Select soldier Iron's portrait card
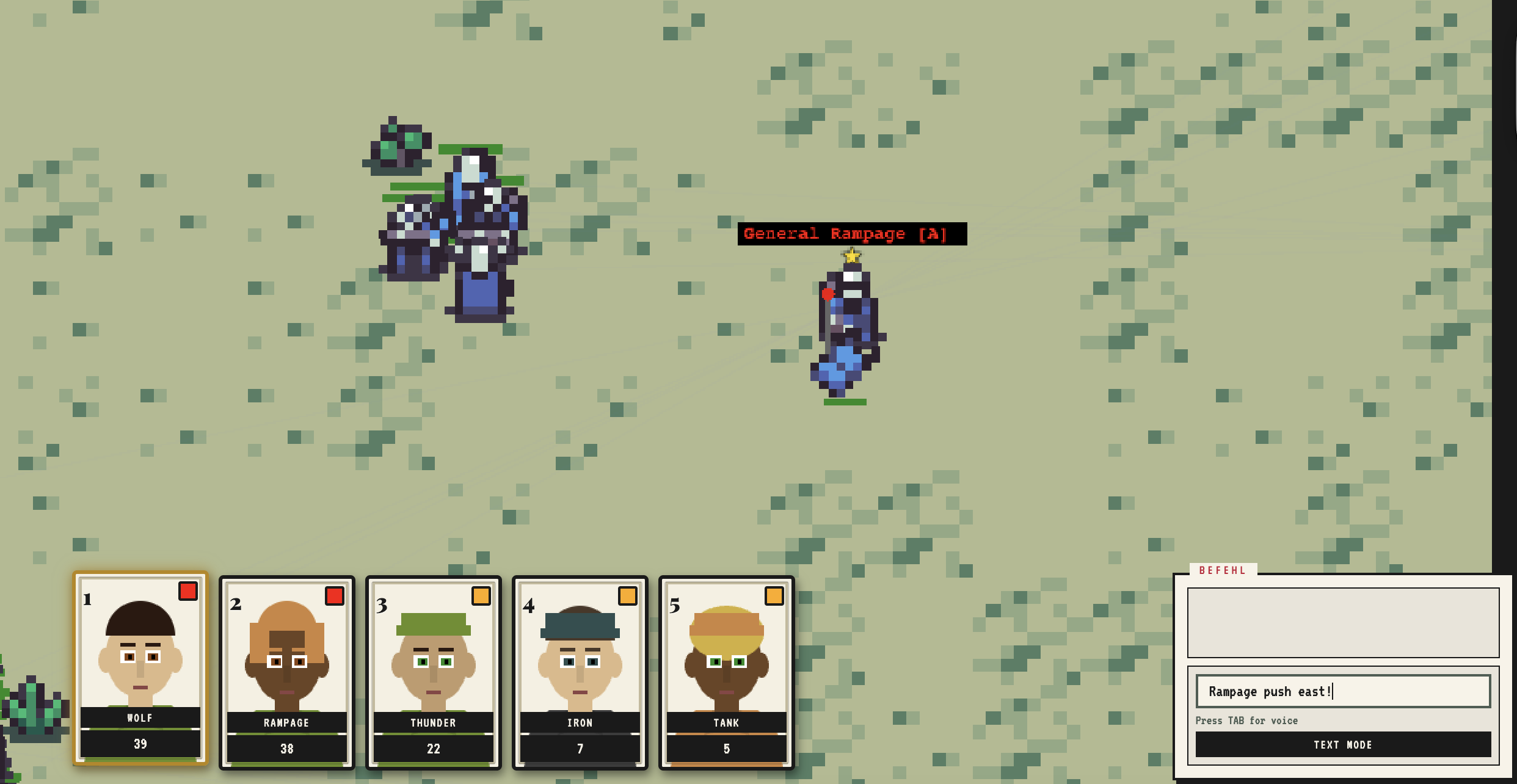Viewport: 1517px width, 784px height. pos(580,672)
